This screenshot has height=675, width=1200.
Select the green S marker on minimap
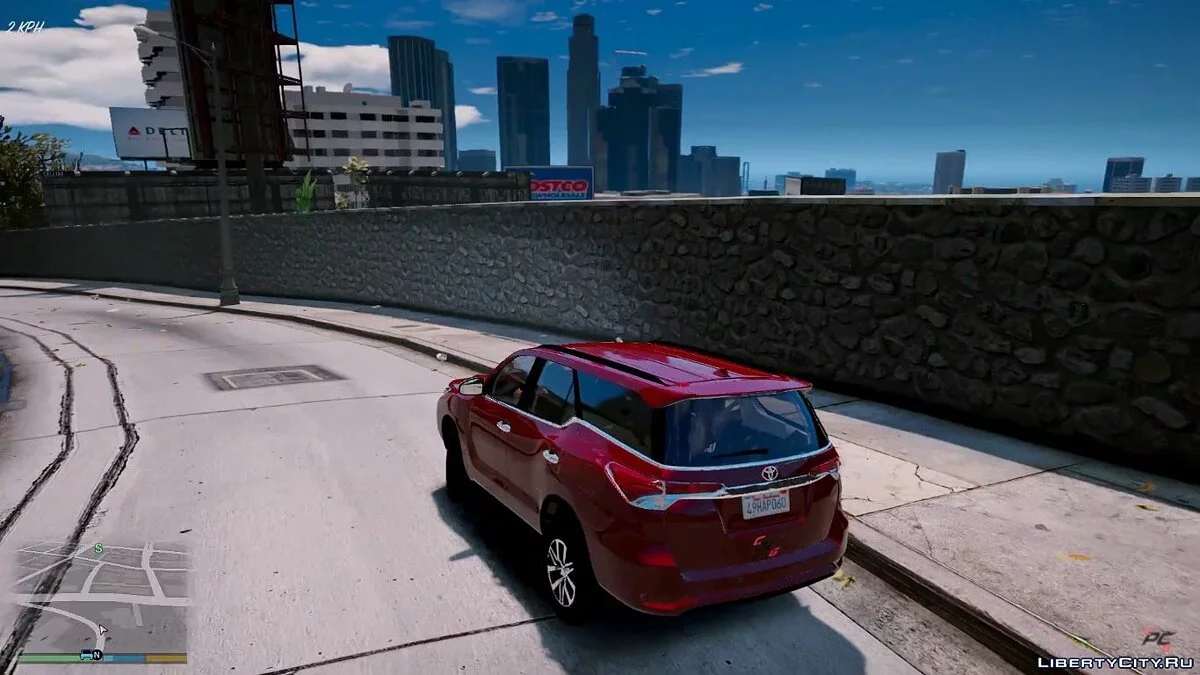[x=98, y=549]
